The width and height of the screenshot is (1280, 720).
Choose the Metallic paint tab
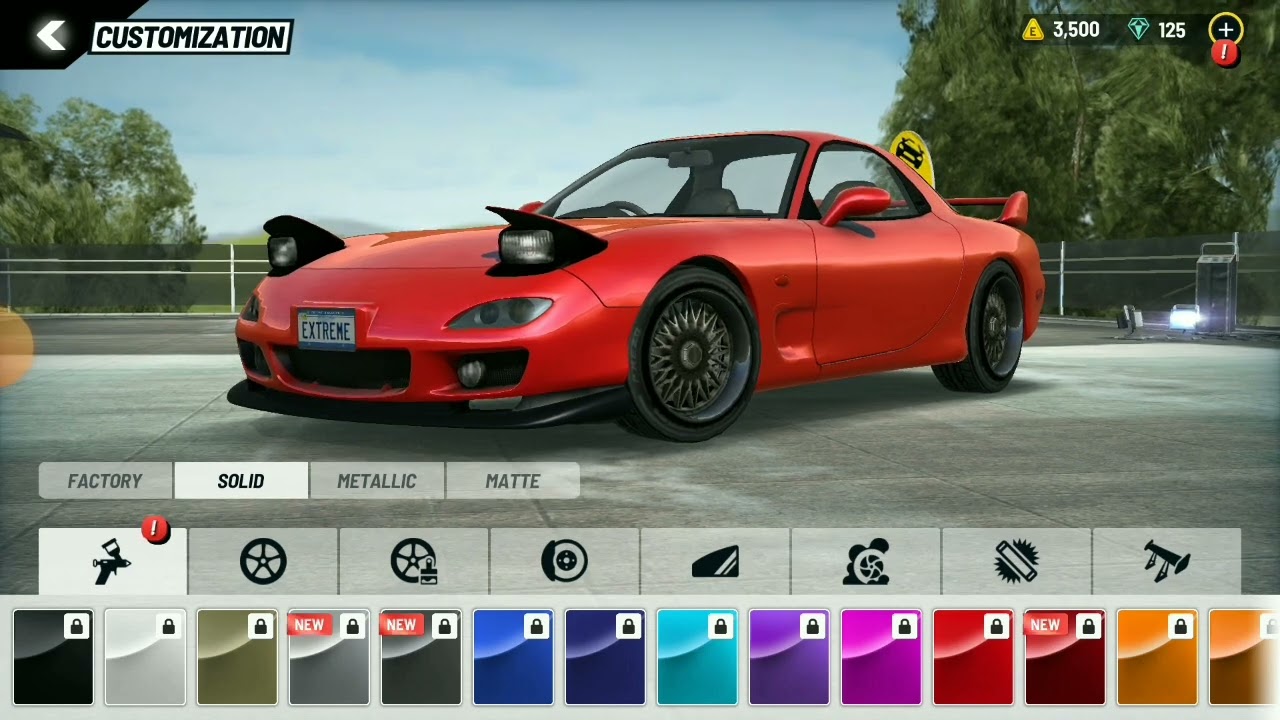tap(377, 481)
